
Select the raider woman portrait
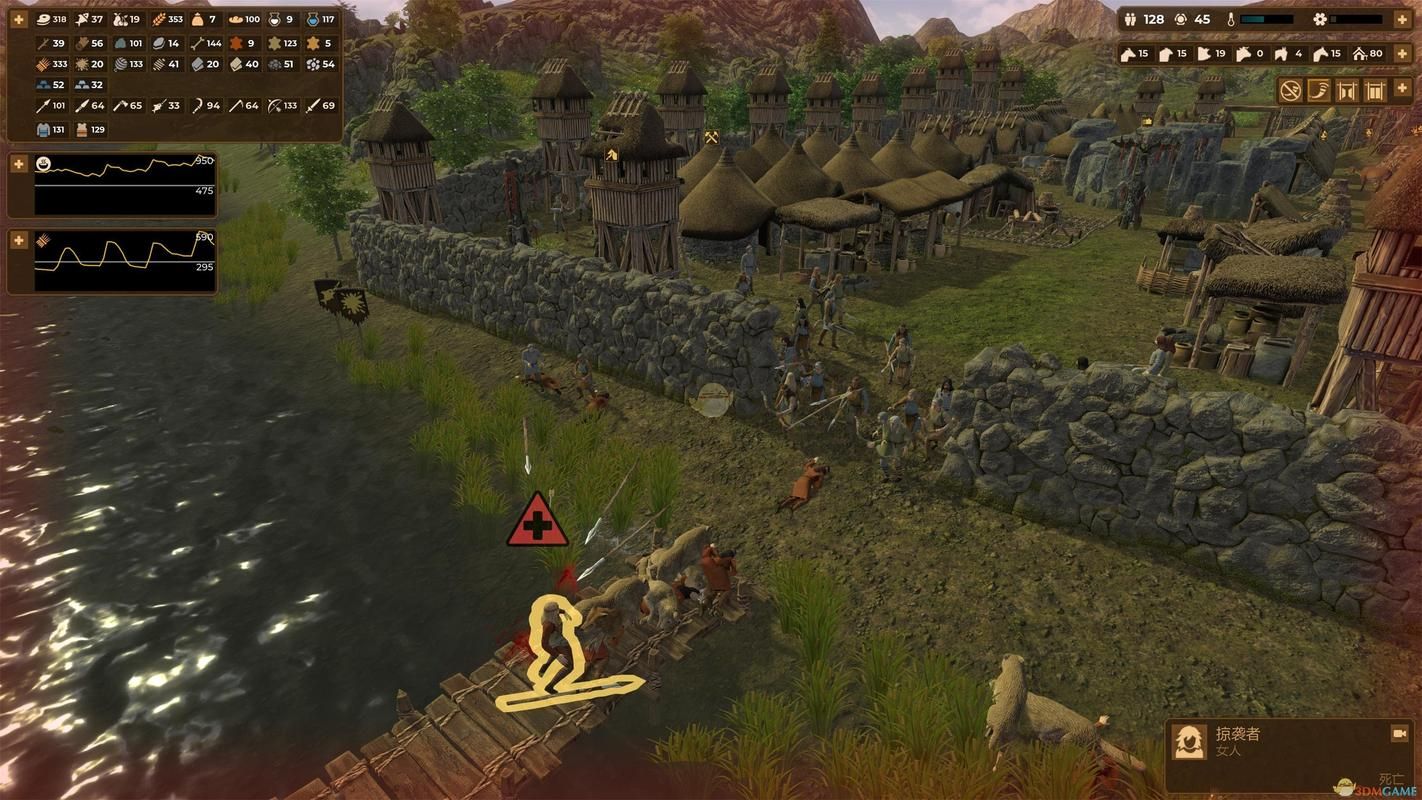coord(1189,741)
